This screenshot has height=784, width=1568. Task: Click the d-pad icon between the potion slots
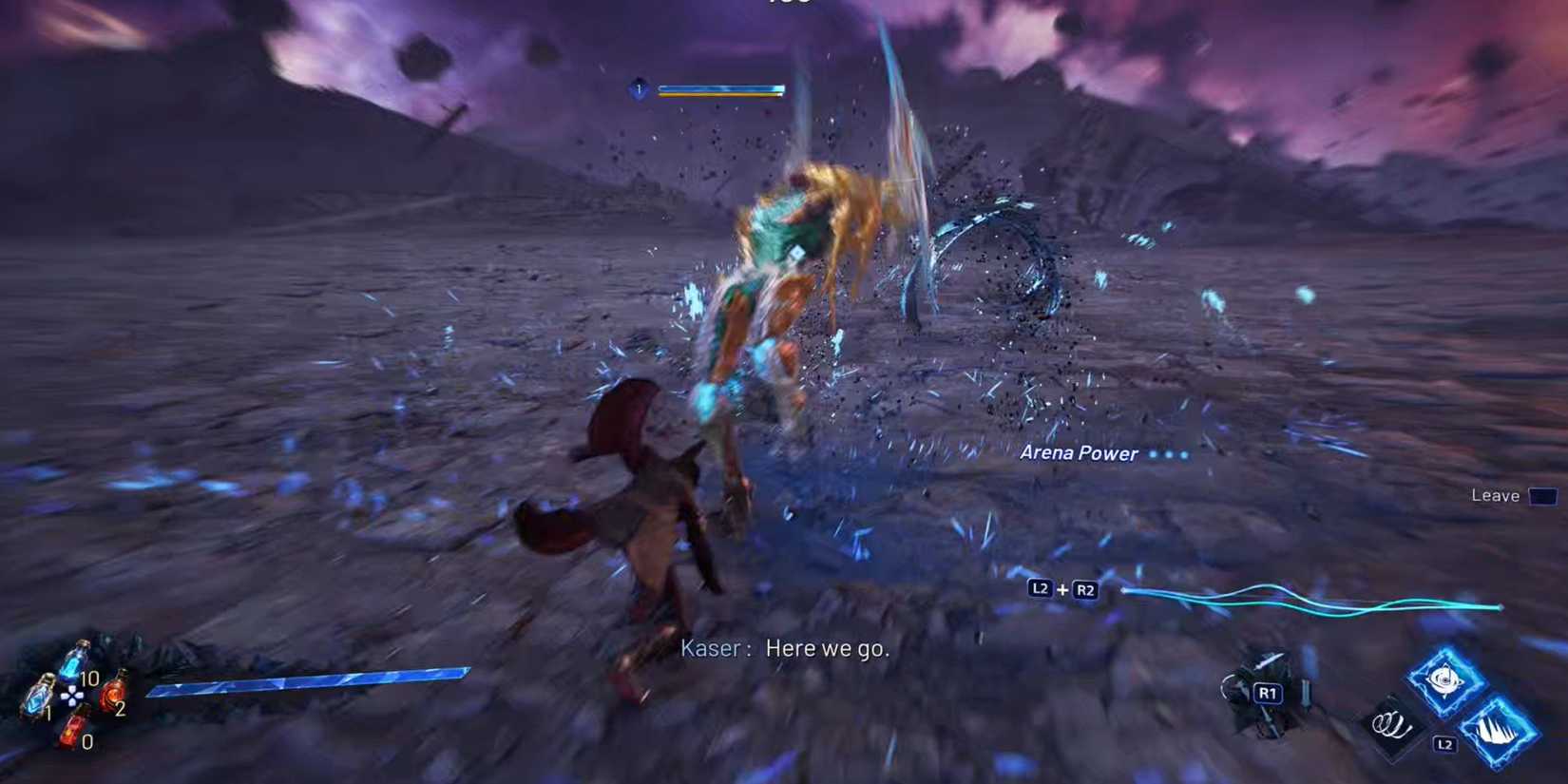(x=72, y=697)
